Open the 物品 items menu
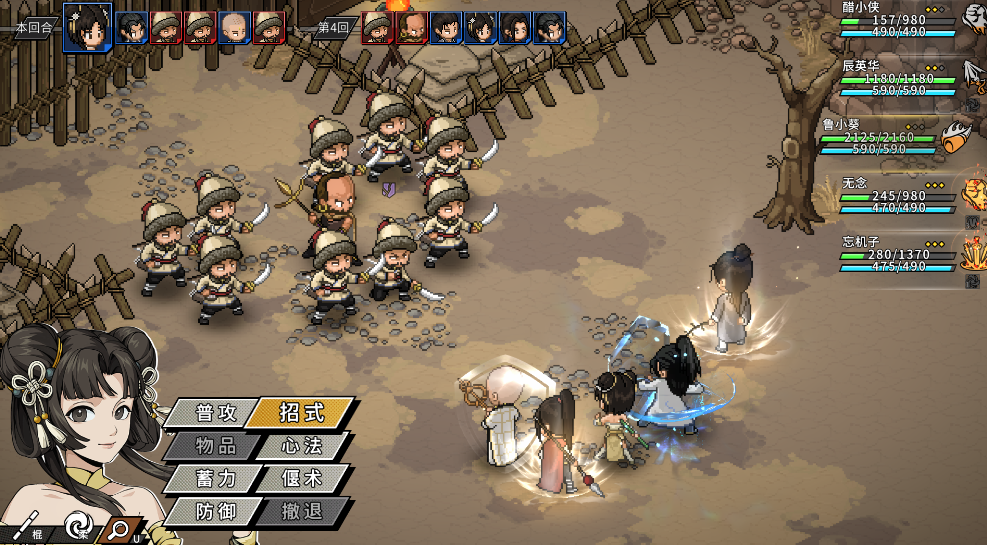Screen dimensions: 987x545 pos(213,445)
